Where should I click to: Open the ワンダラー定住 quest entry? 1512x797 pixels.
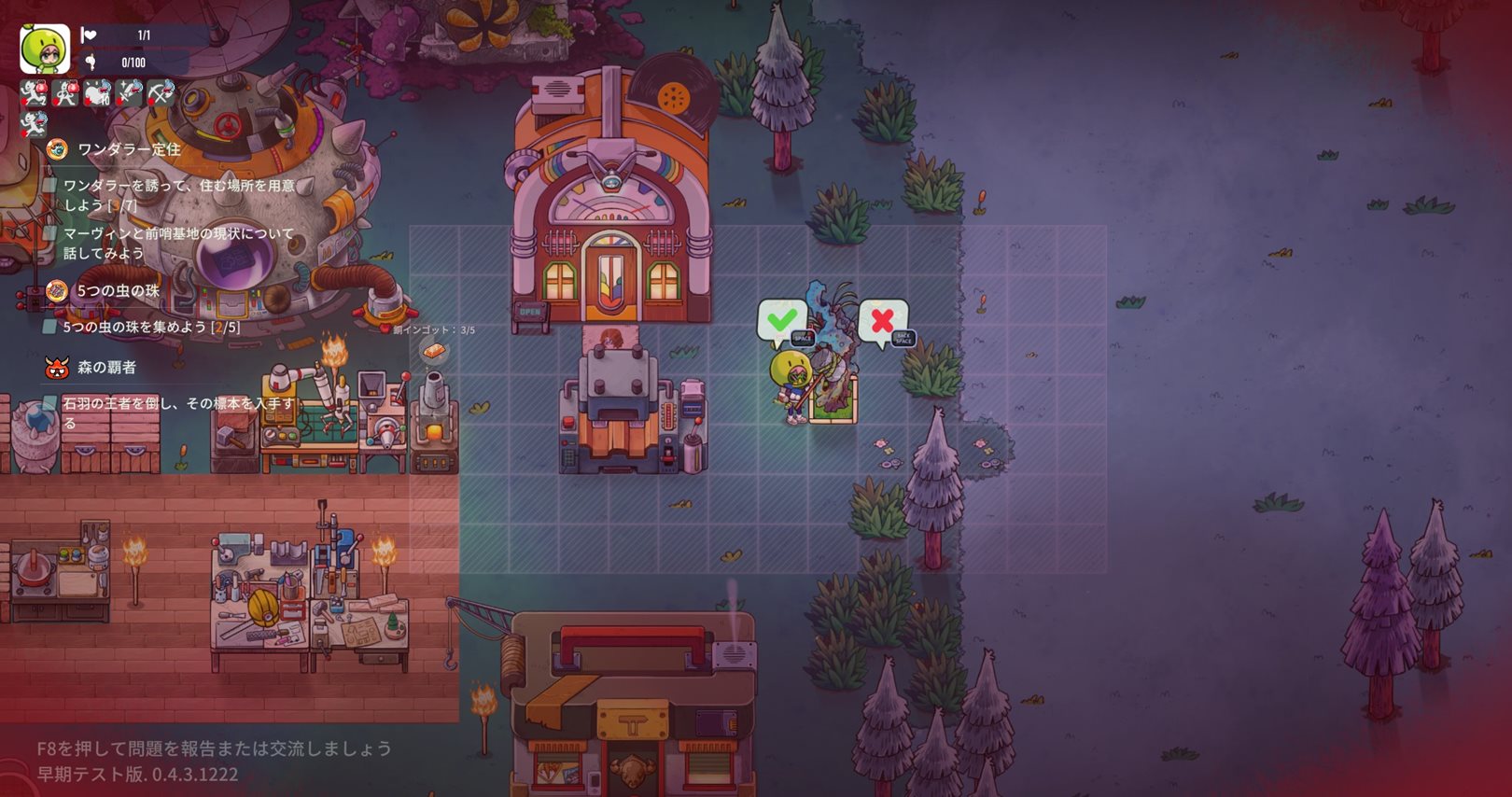[129, 149]
